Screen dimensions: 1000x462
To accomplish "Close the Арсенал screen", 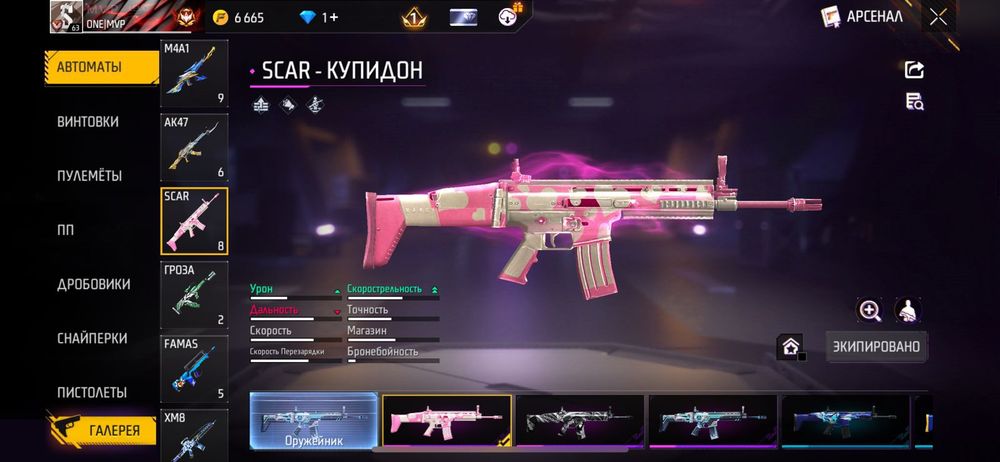I will pos(938,16).
